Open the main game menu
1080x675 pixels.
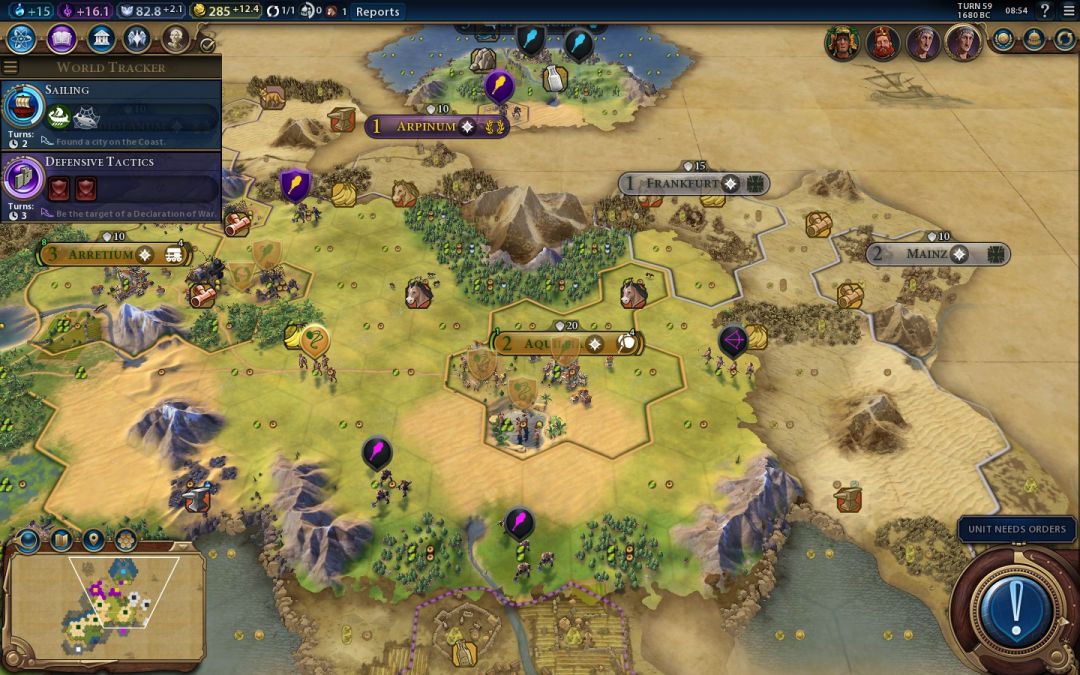pos(1068,11)
